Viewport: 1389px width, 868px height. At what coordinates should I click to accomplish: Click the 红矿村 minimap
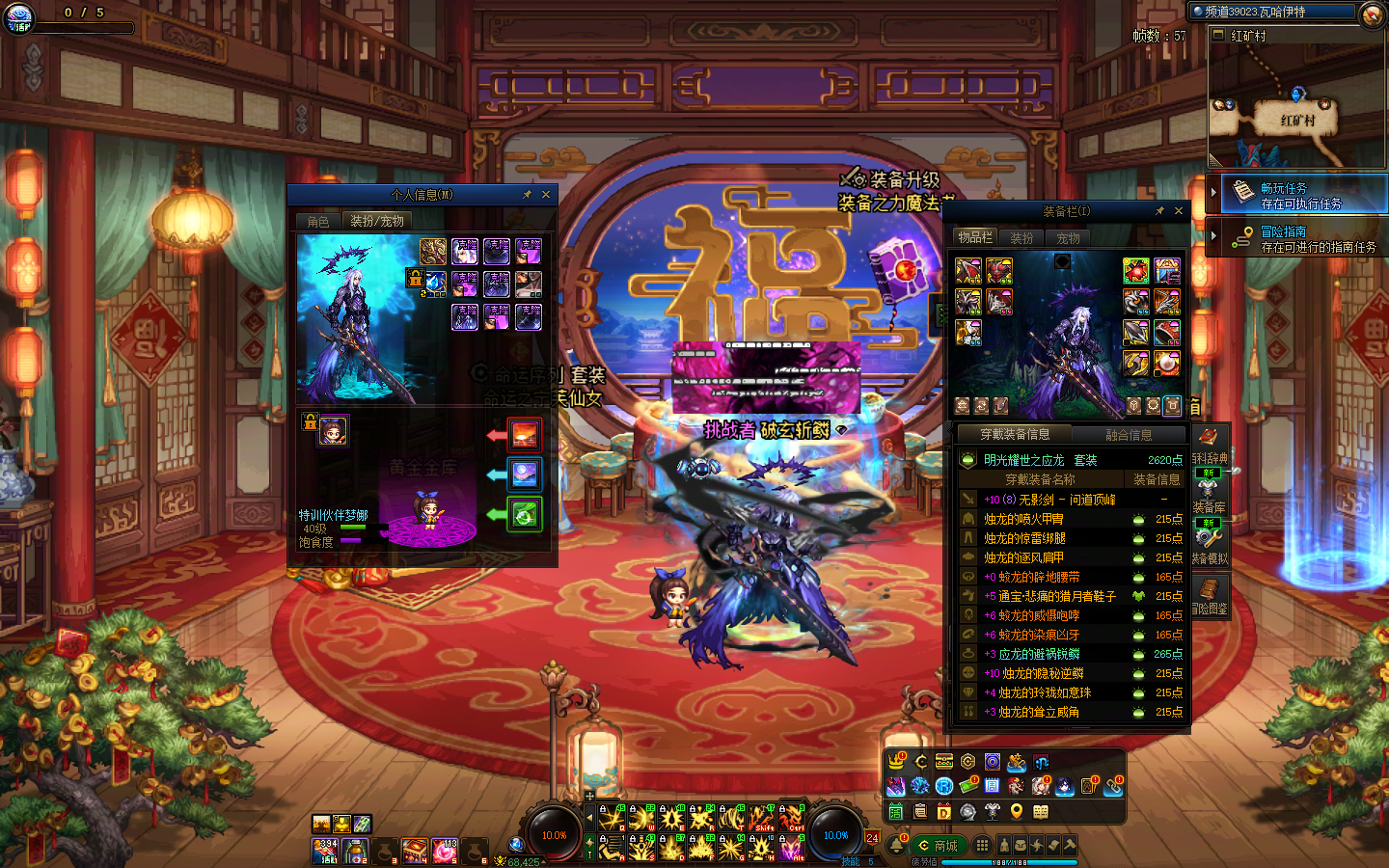pos(1296,106)
